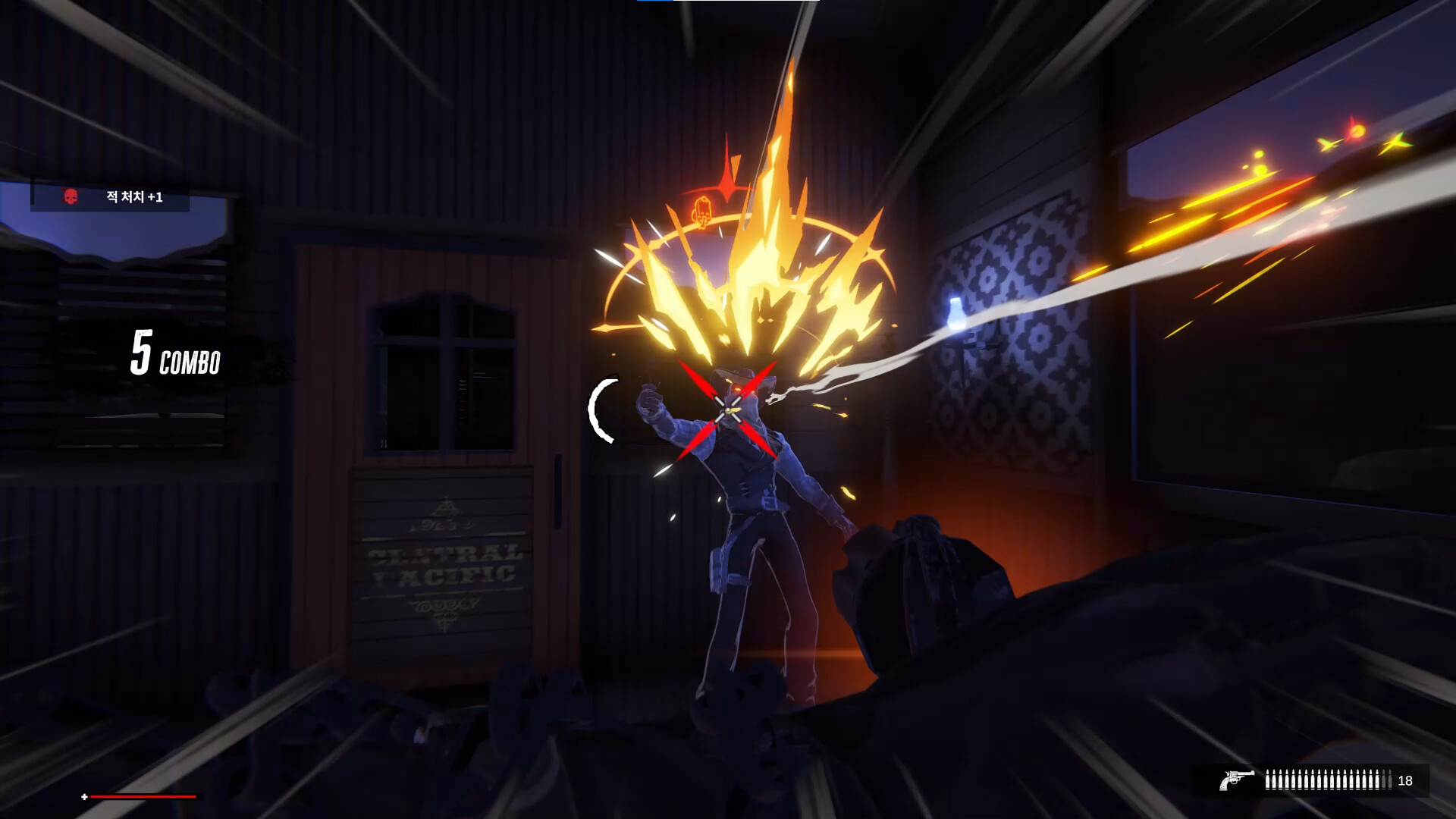Screen dimensions: 1456x819
Task: Toggle the enemy skull marker in the kill feed
Action: click(71, 197)
